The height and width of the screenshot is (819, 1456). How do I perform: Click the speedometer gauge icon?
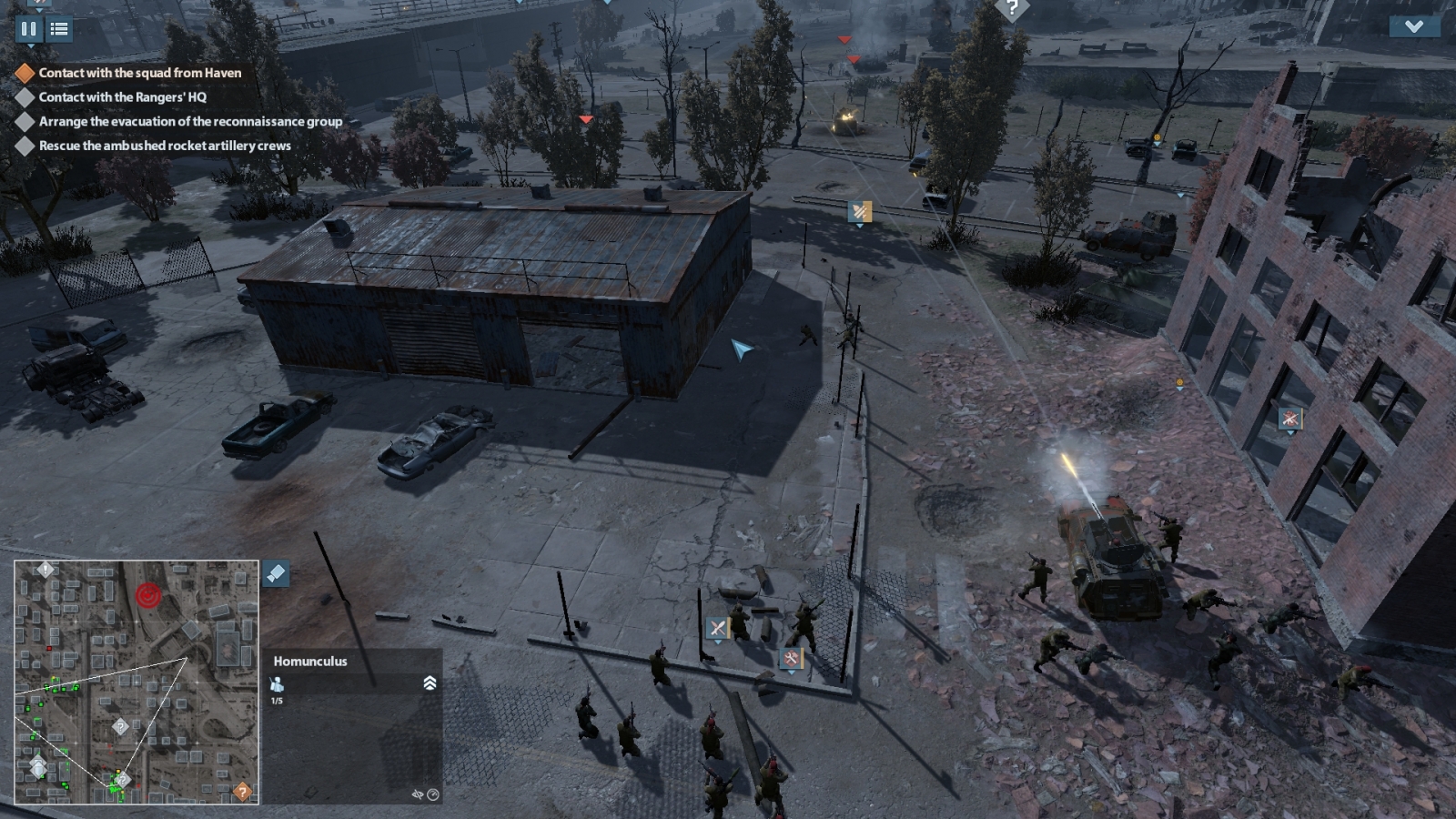click(433, 794)
